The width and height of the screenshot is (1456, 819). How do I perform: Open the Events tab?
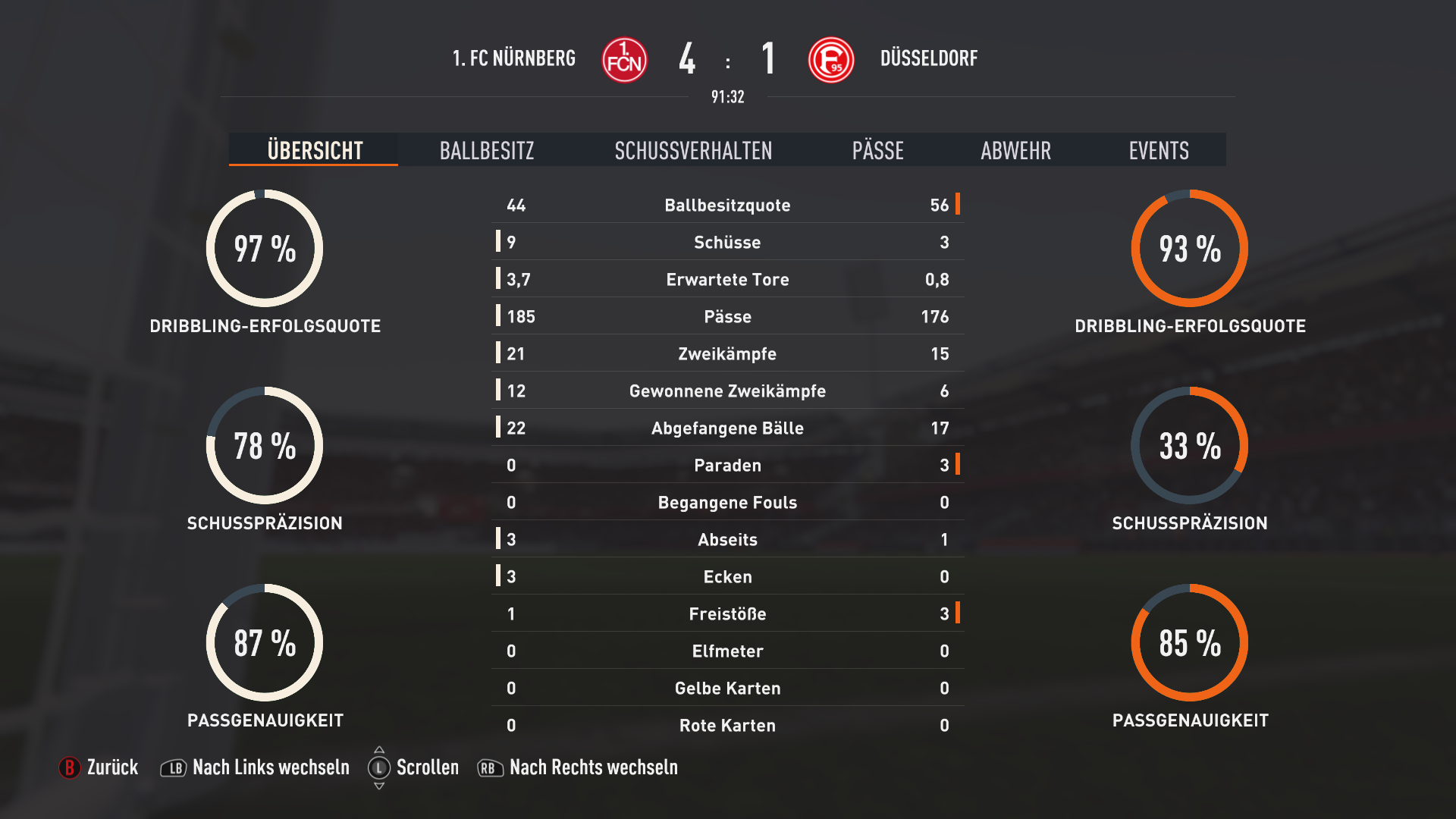(1158, 150)
